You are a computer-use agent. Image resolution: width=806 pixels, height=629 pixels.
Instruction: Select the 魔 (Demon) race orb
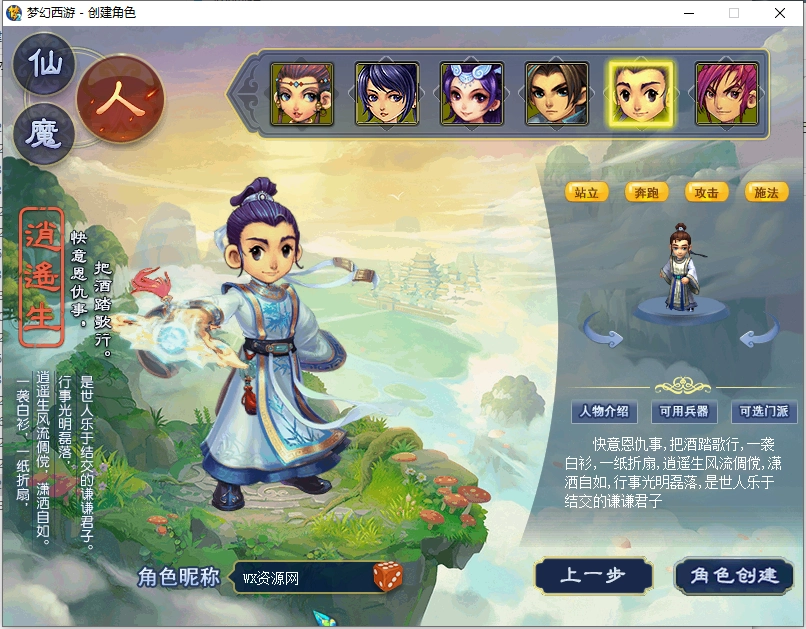pos(44,135)
